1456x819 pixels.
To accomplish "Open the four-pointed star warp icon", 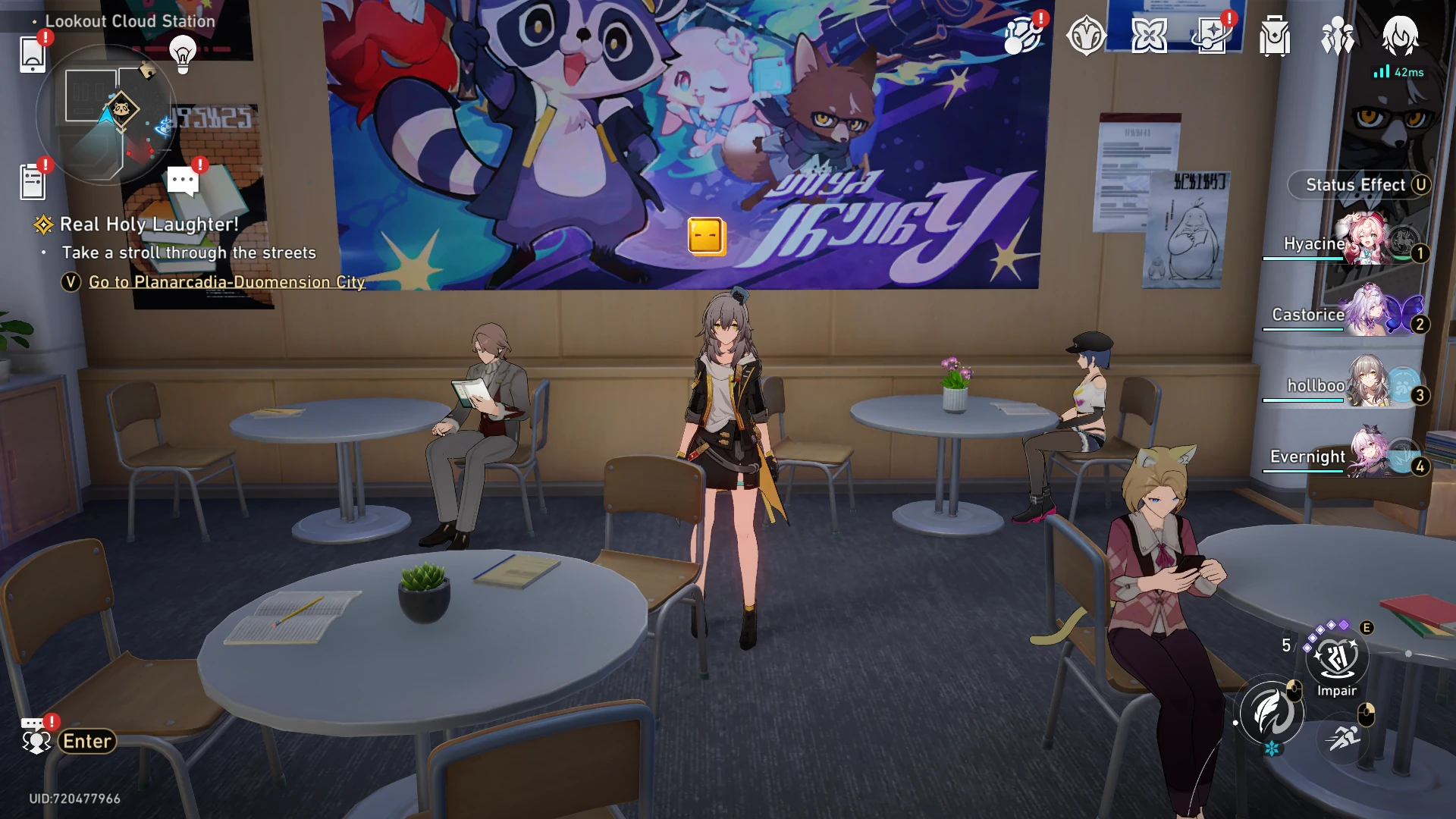I will click(x=1149, y=36).
